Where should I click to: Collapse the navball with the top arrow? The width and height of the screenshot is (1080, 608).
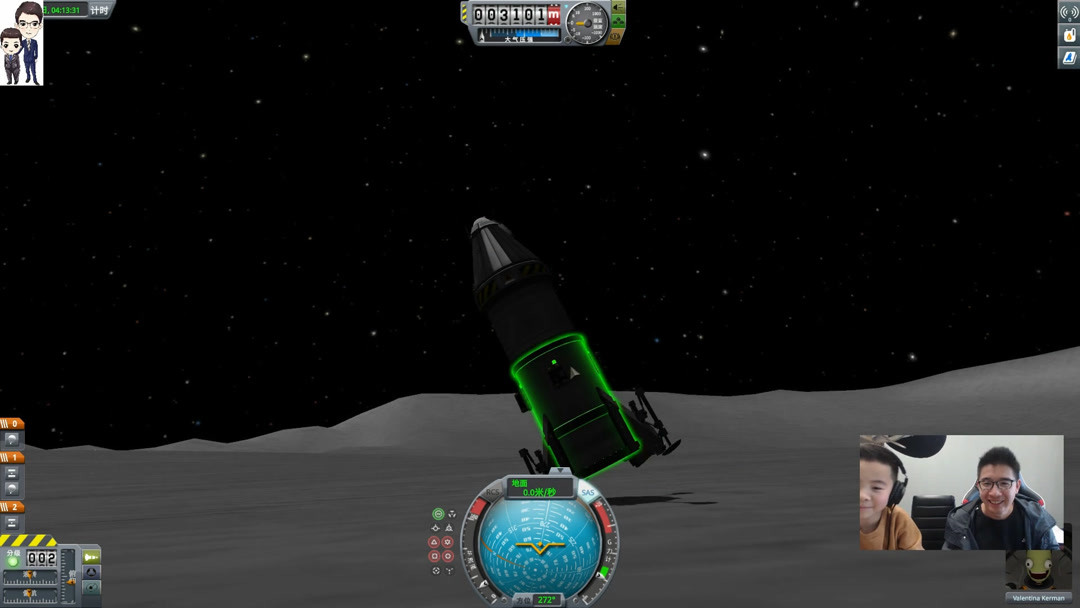pyautogui.click(x=561, y=471)
